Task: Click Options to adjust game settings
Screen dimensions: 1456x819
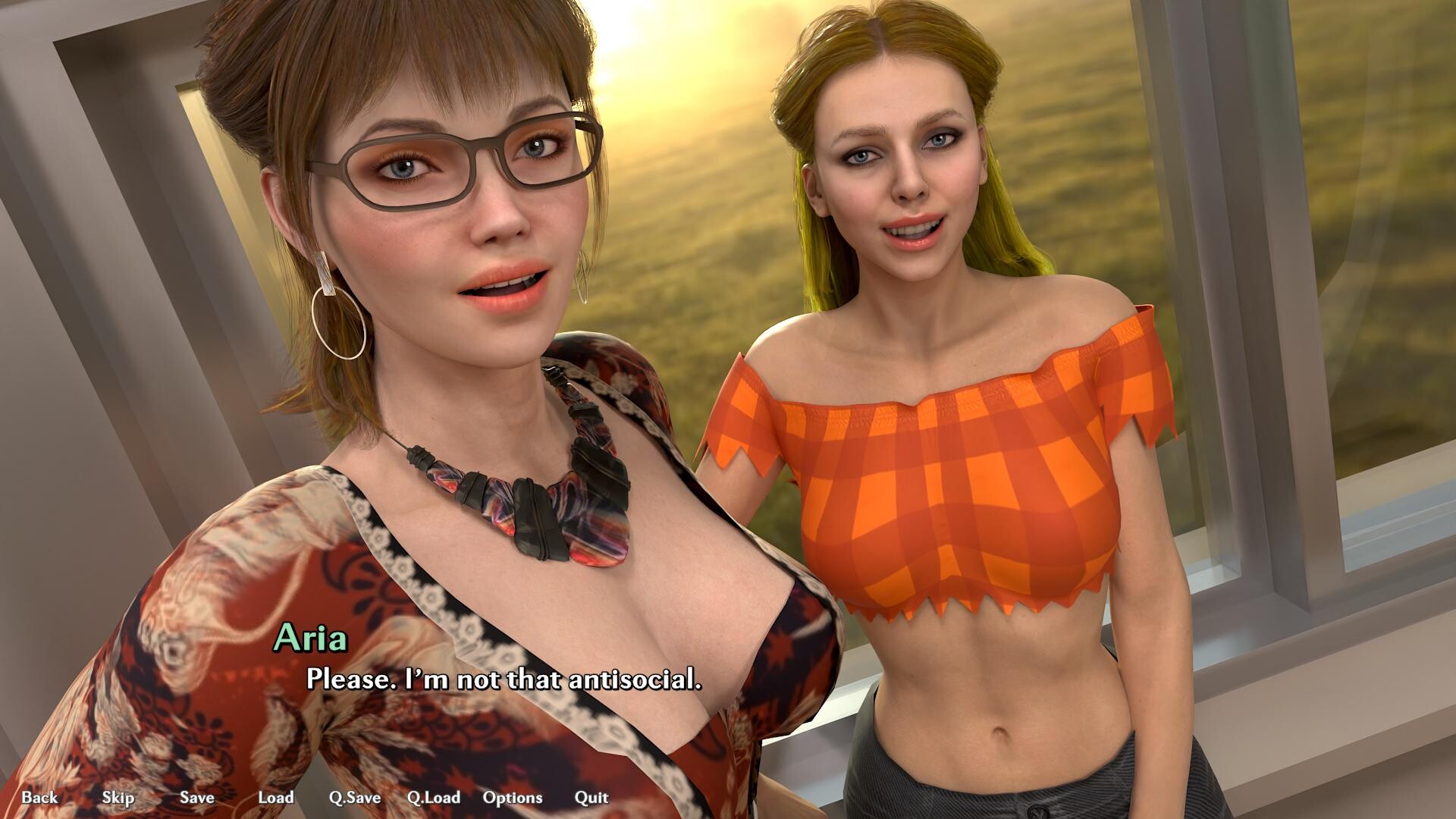Action: tap(513, 798)
